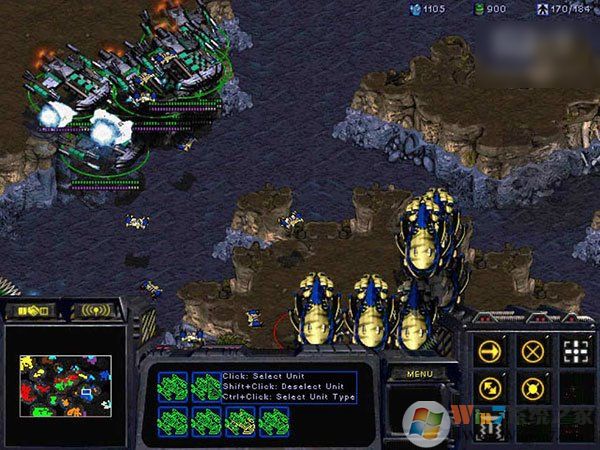Open the game MENU button
The width and height of the screenshot is (600, 450).
click(x=419, y=373)
